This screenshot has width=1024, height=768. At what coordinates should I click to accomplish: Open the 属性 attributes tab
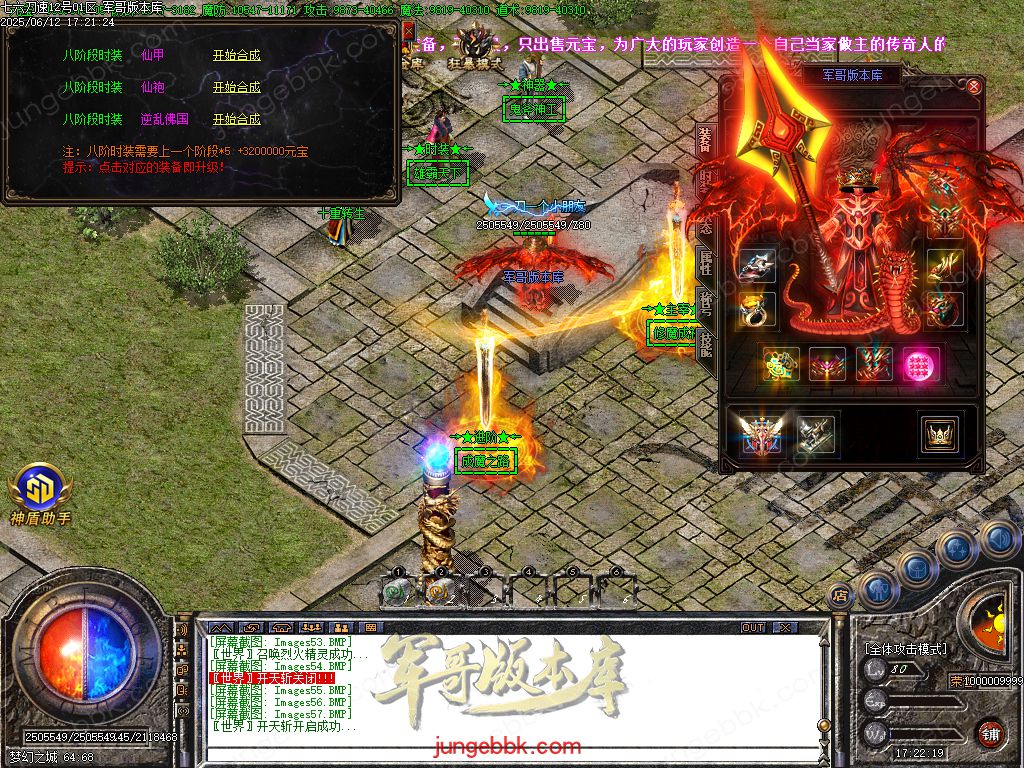pyautogui.click(x=705, y=262)
